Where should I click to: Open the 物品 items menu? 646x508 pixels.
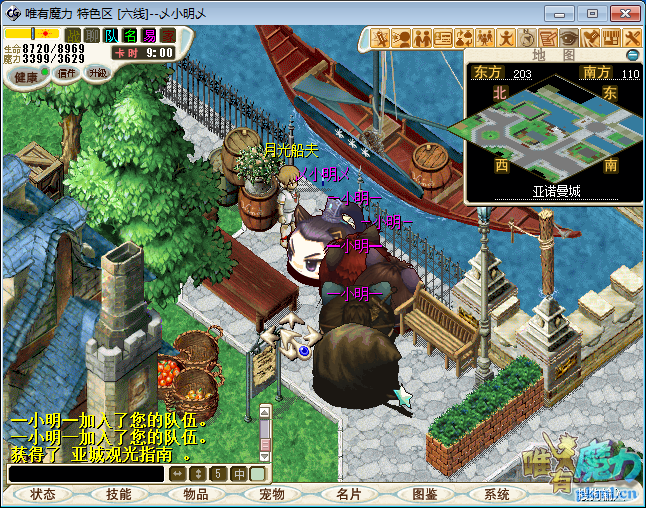[x=196, y=494]
